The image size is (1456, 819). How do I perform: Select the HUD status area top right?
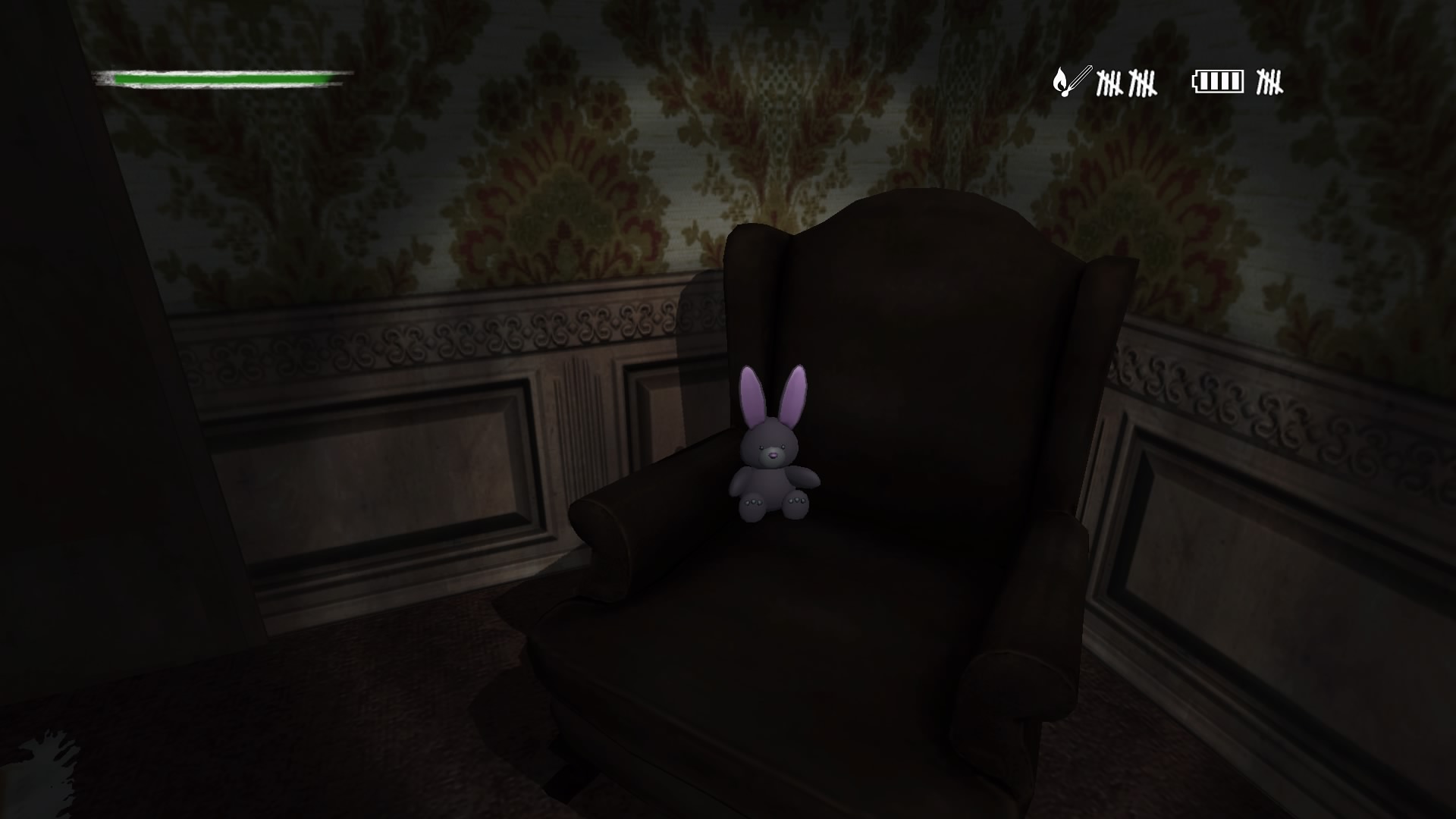pos(1168,80)
